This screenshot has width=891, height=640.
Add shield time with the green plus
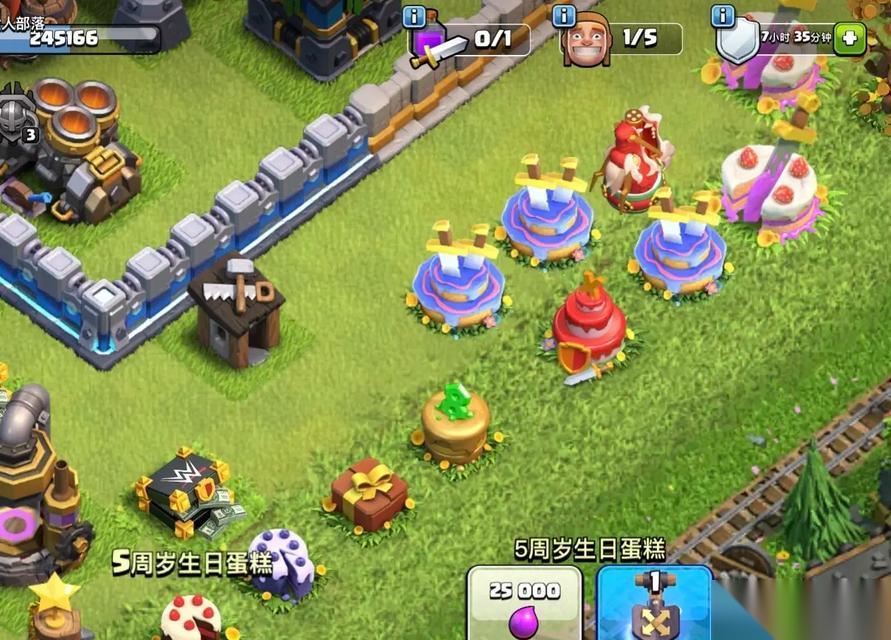[x=849, y=40]
